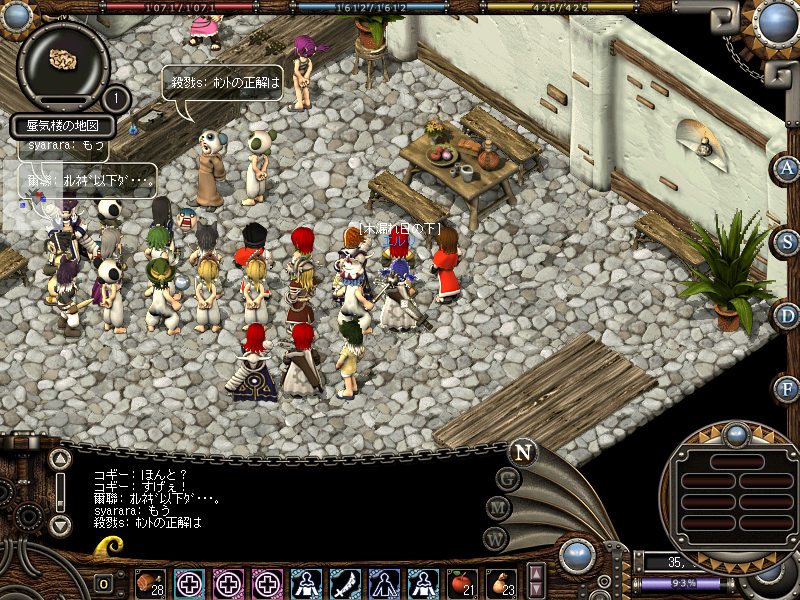Open the M menu button

tap(498, 507)
